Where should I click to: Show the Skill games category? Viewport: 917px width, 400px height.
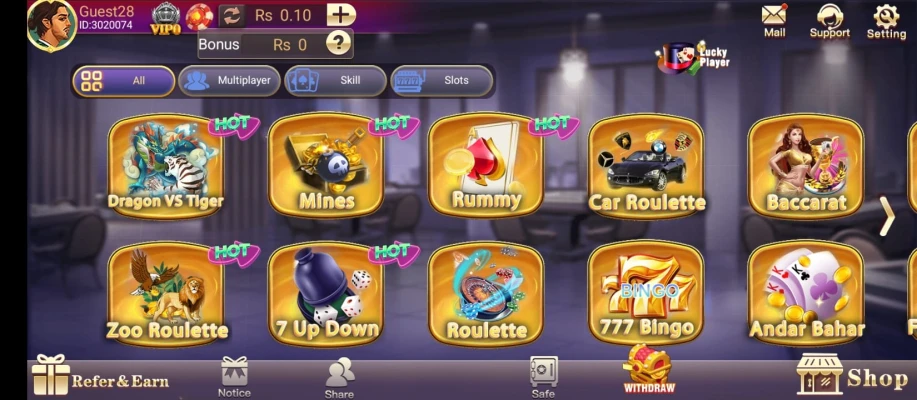click(336, 81)
